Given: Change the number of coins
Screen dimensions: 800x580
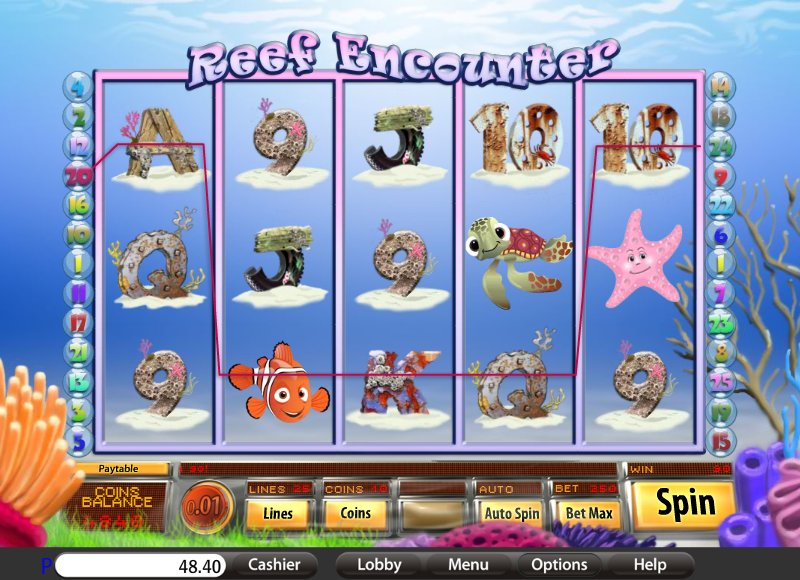Looking at the screenshot, I should pos(355,514).
